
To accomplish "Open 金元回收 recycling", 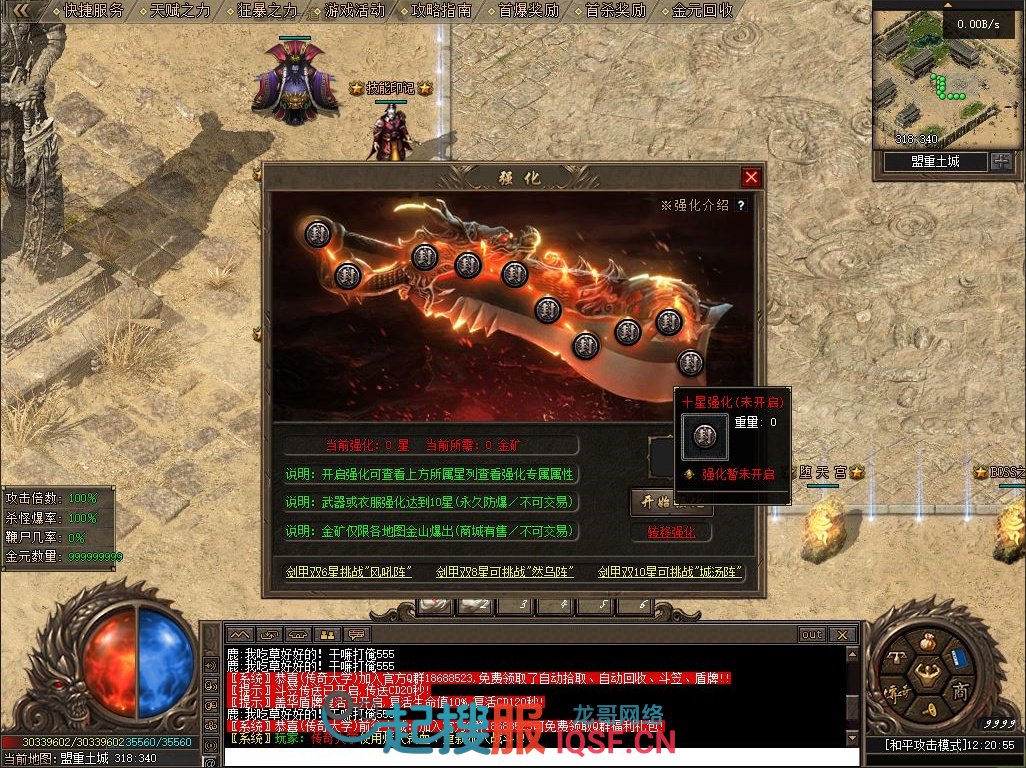I will (x=703, y=11).
